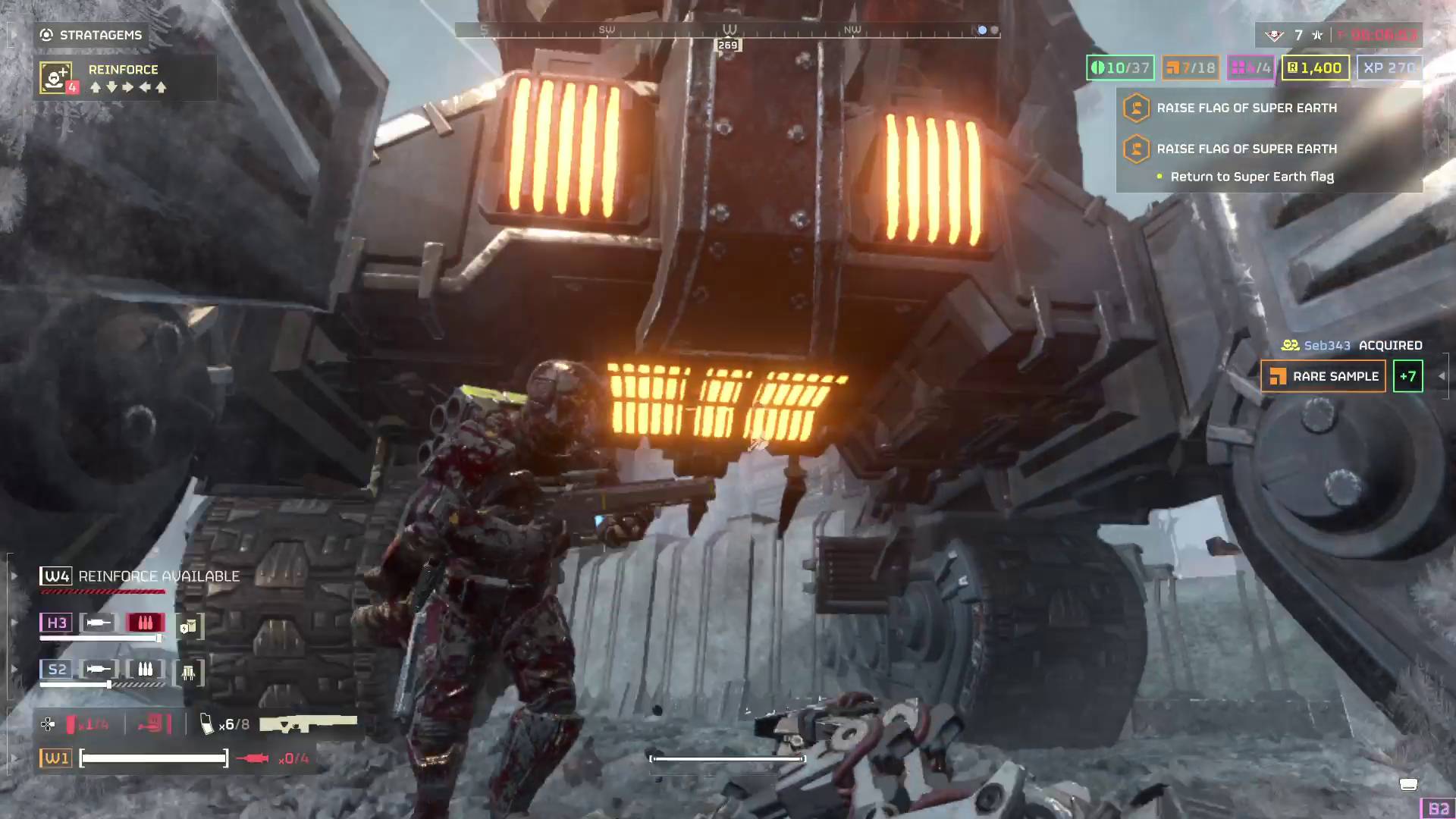Toggle teammate H3's red ammo indicator

(144, 622)
